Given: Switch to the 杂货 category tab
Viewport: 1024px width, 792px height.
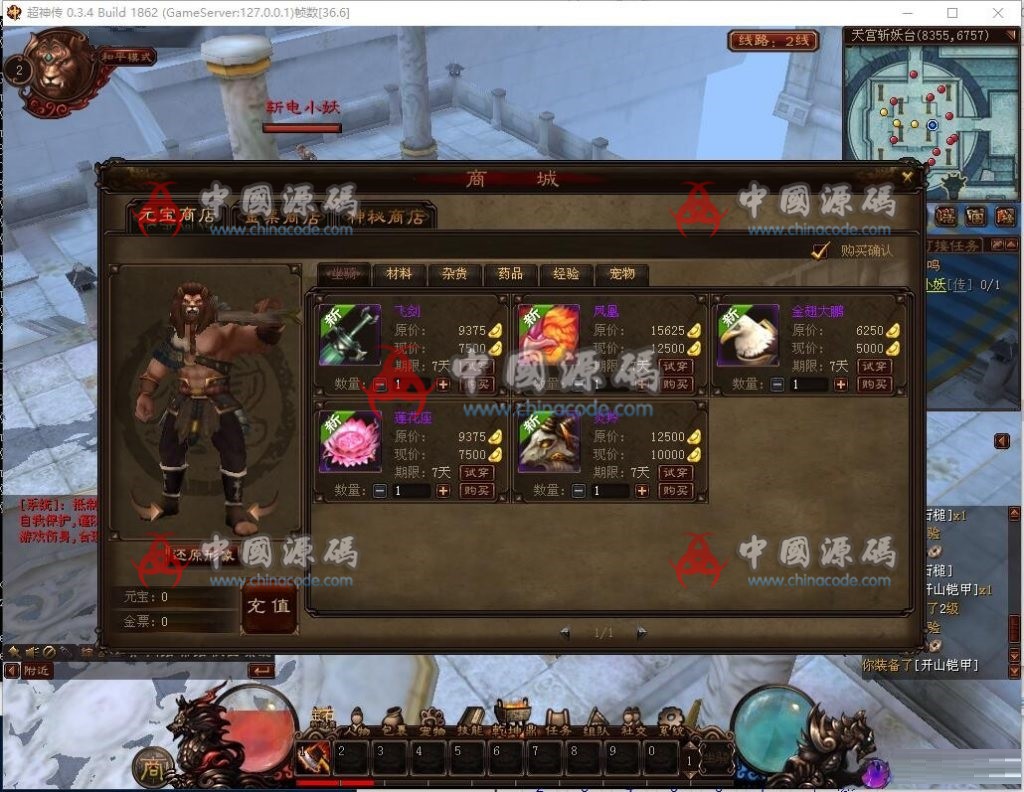Looking at the screenshot, I should [x=455, y=274].
